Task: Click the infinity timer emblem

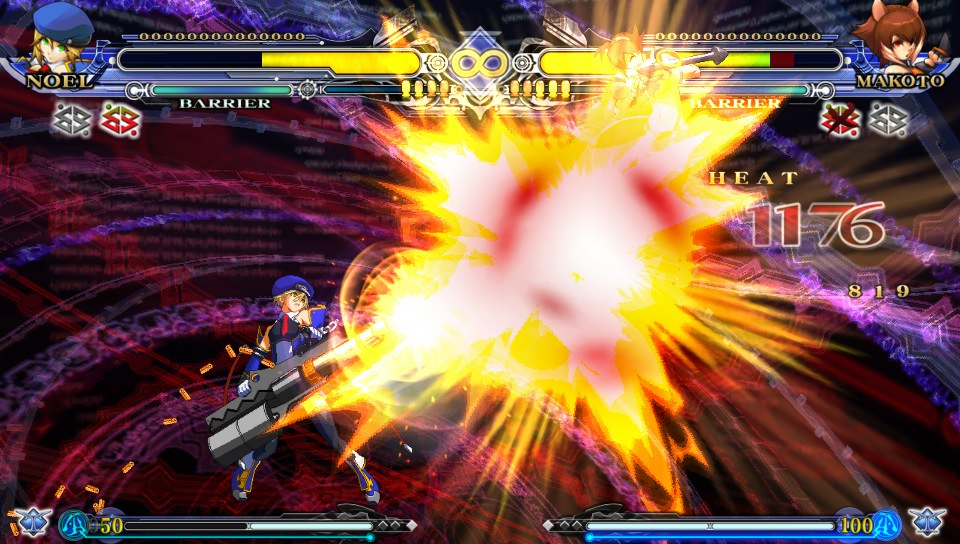Action: (479, 63)
